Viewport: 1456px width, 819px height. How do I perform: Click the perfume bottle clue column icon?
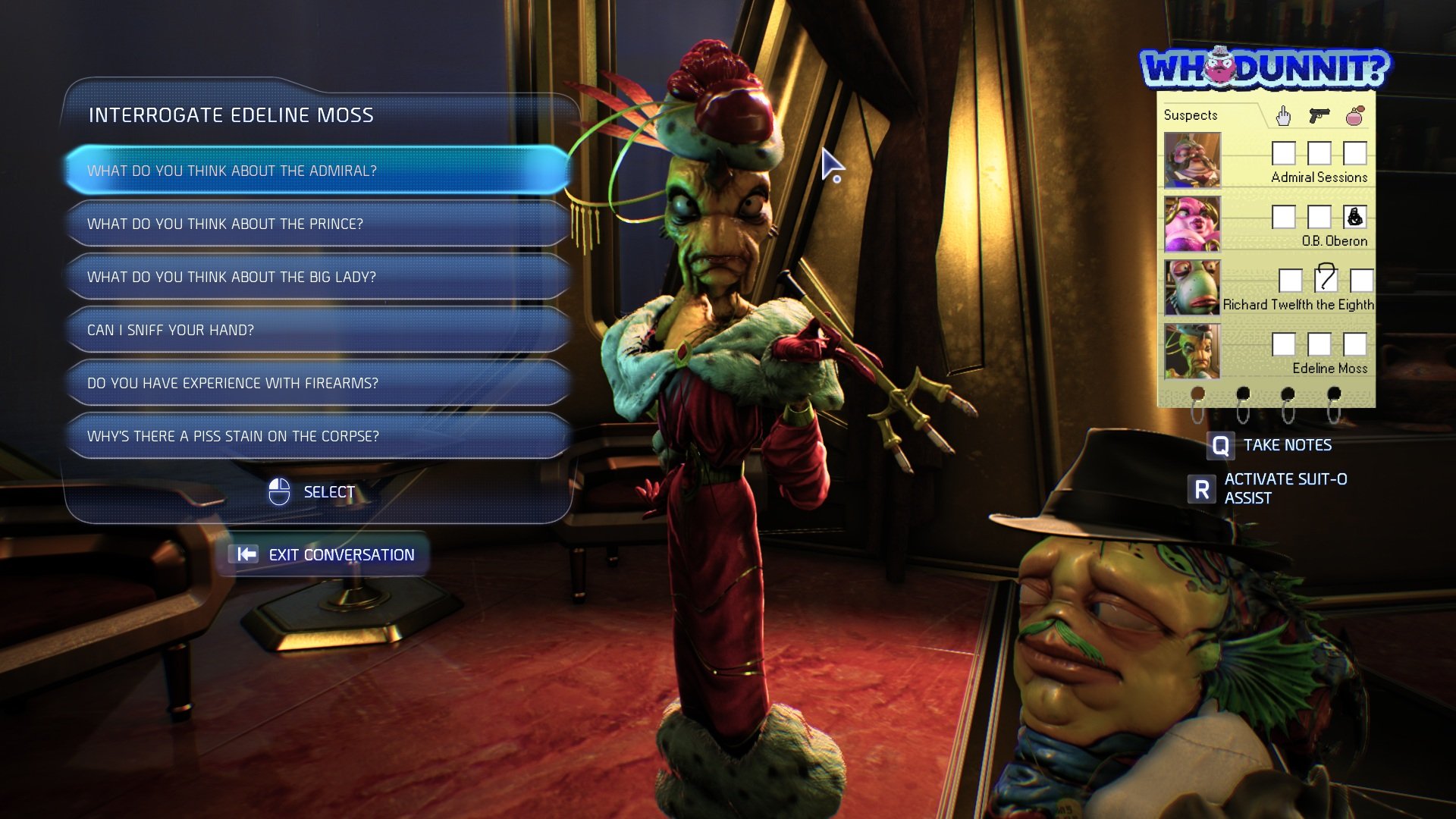1355,115
